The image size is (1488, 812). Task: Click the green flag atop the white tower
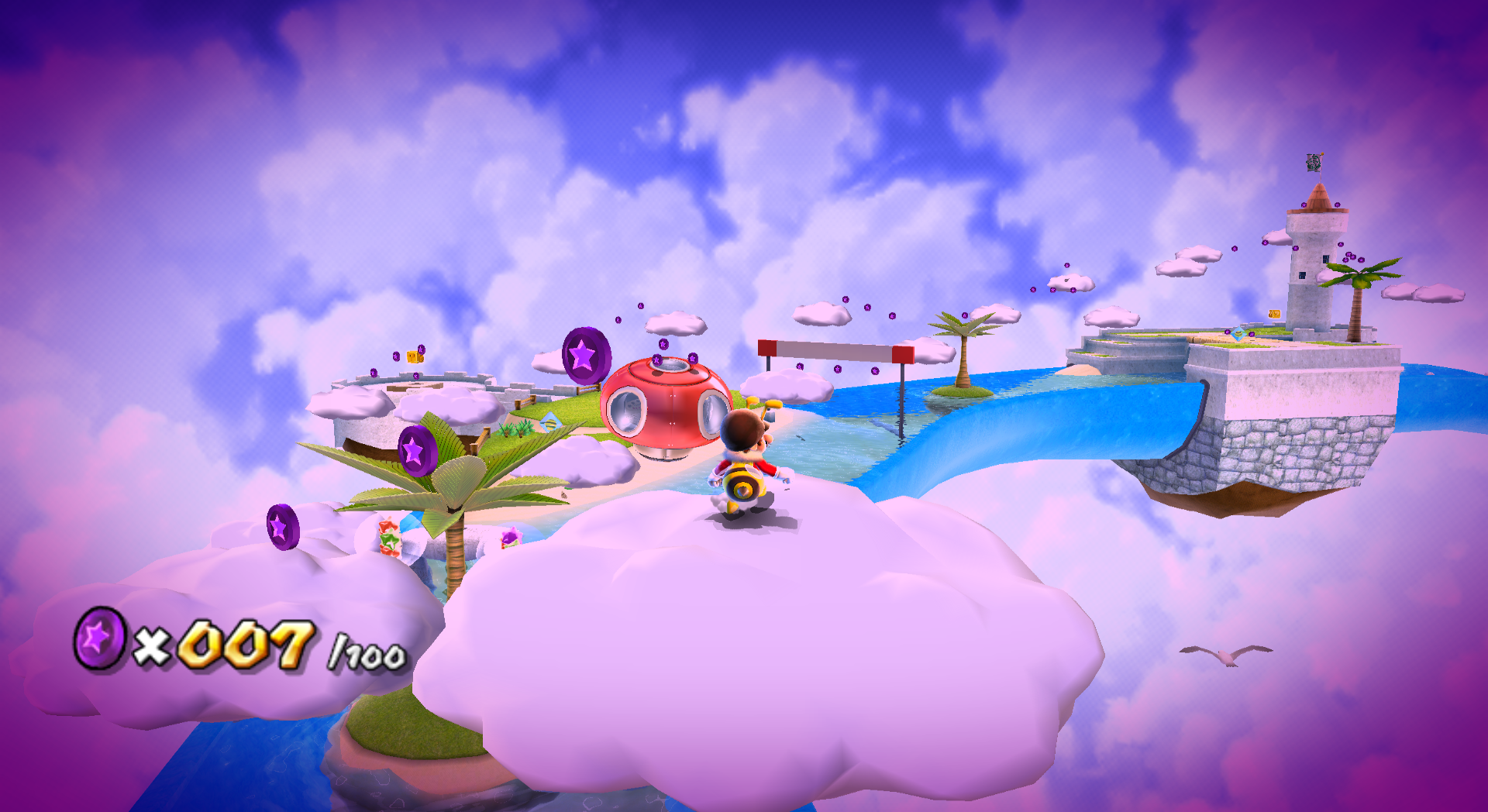[1314, 162]
